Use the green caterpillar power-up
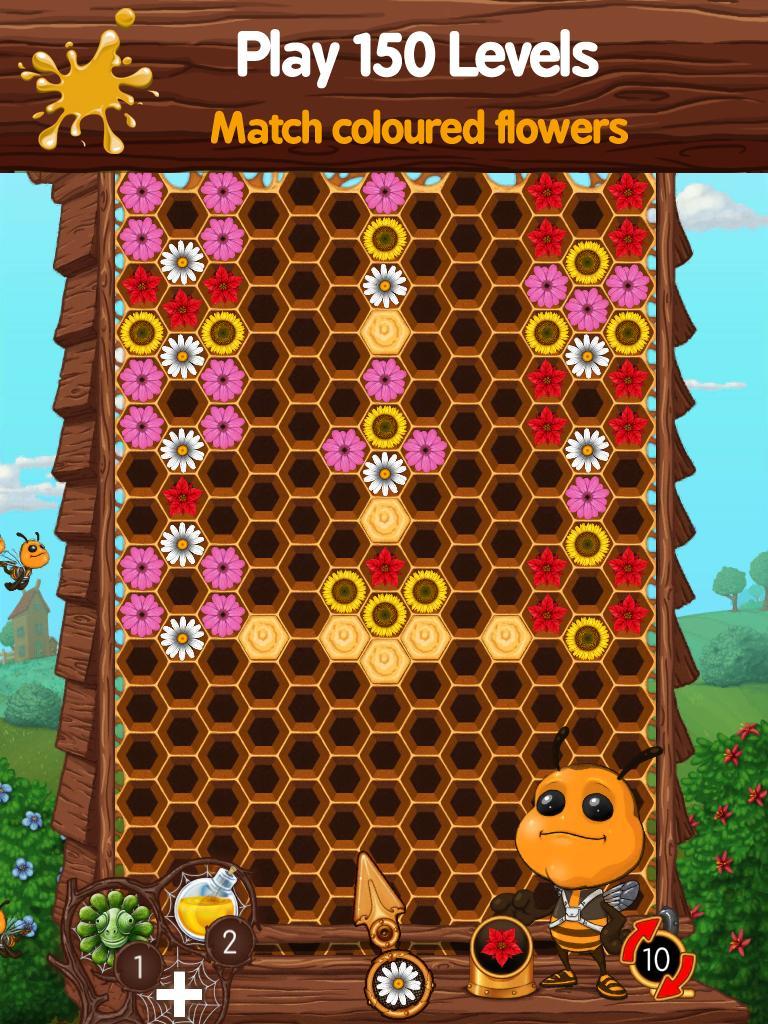768x1024 pixels. point(106,927)
